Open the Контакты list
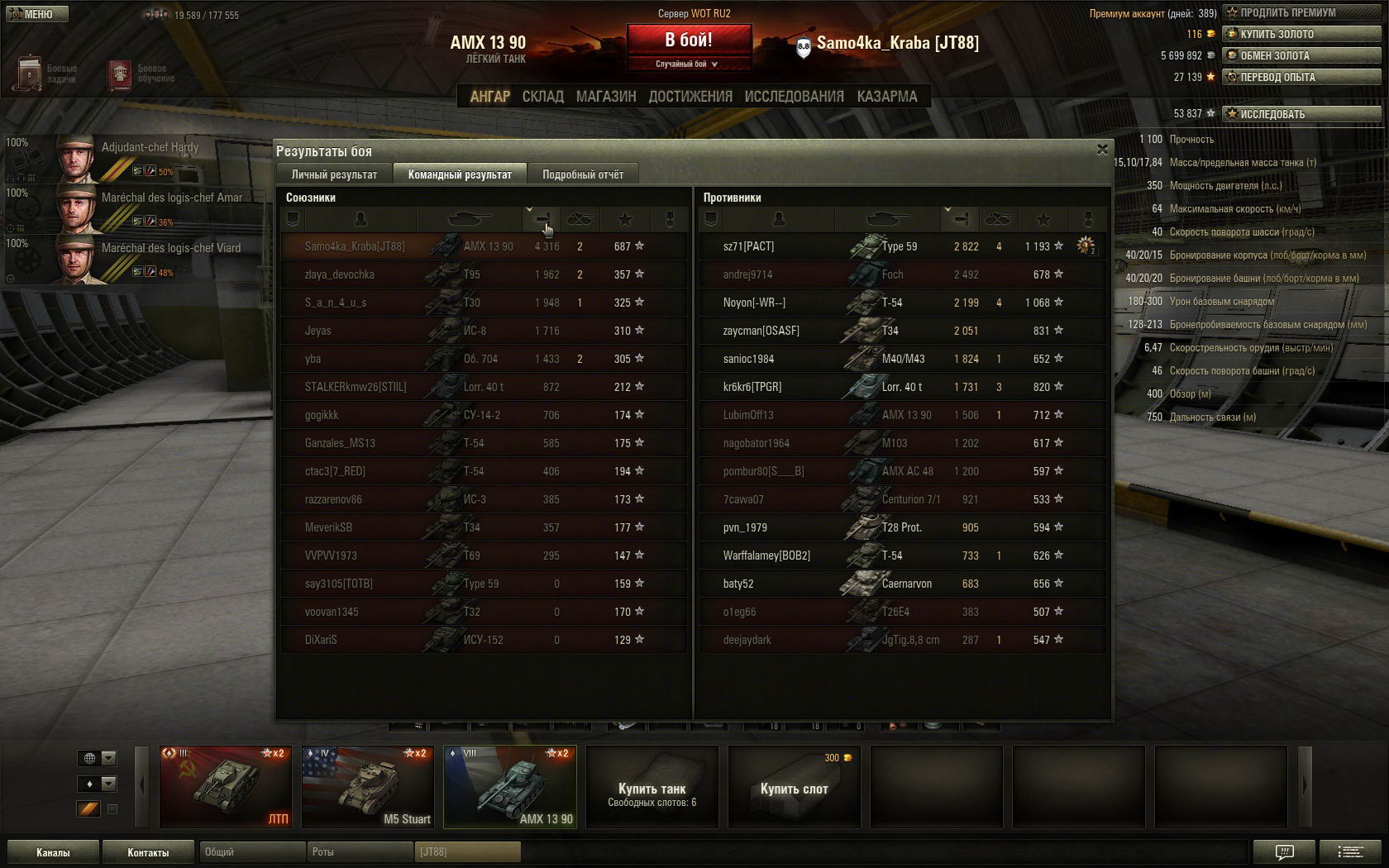The image size is (1389, 868). [x=148, y=852]
